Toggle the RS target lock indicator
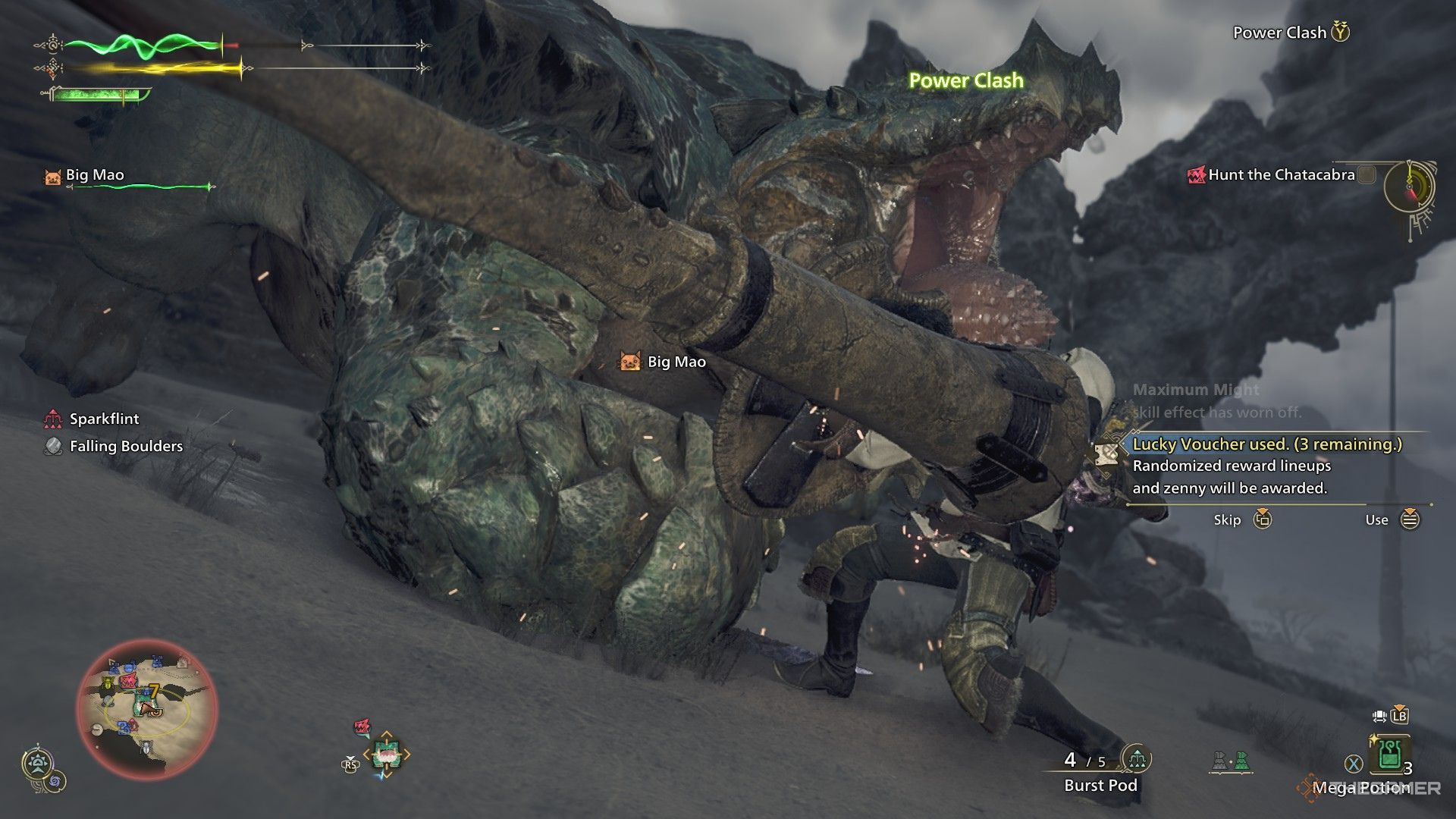 coord(350,766)
